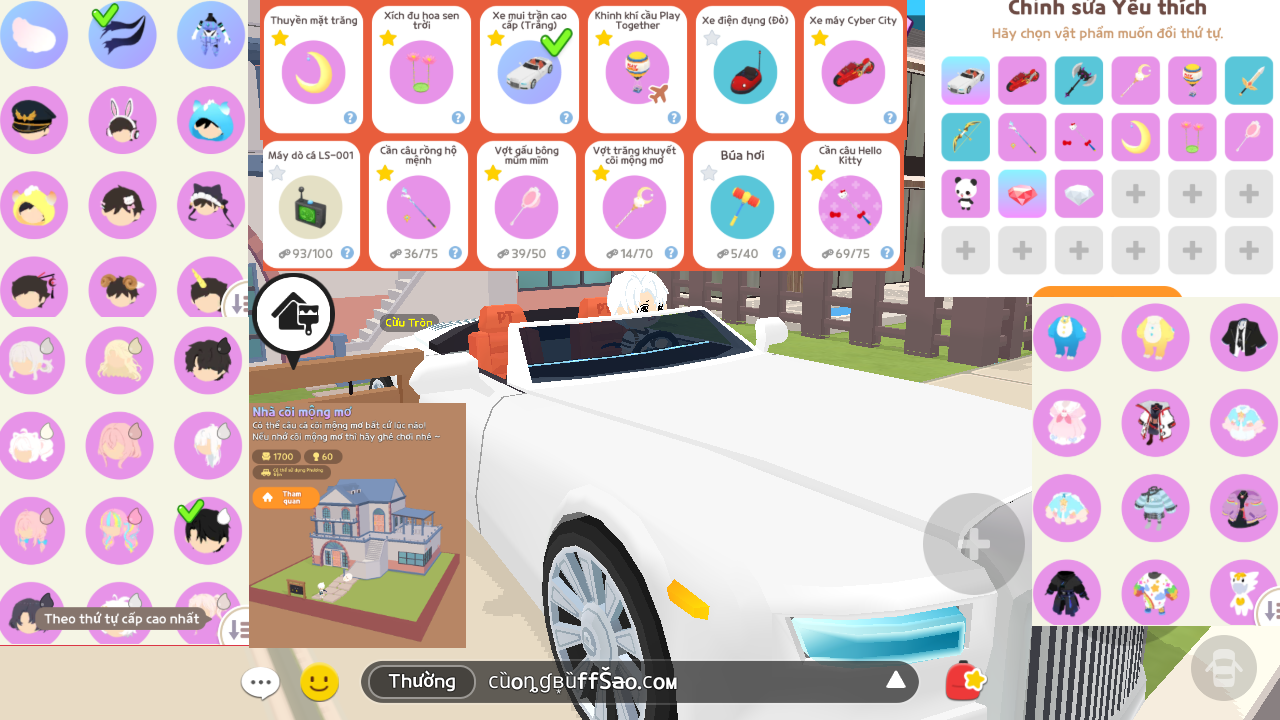
Task: Choose the Xích đu hoa sen trời card
Action: coord(421,71)
